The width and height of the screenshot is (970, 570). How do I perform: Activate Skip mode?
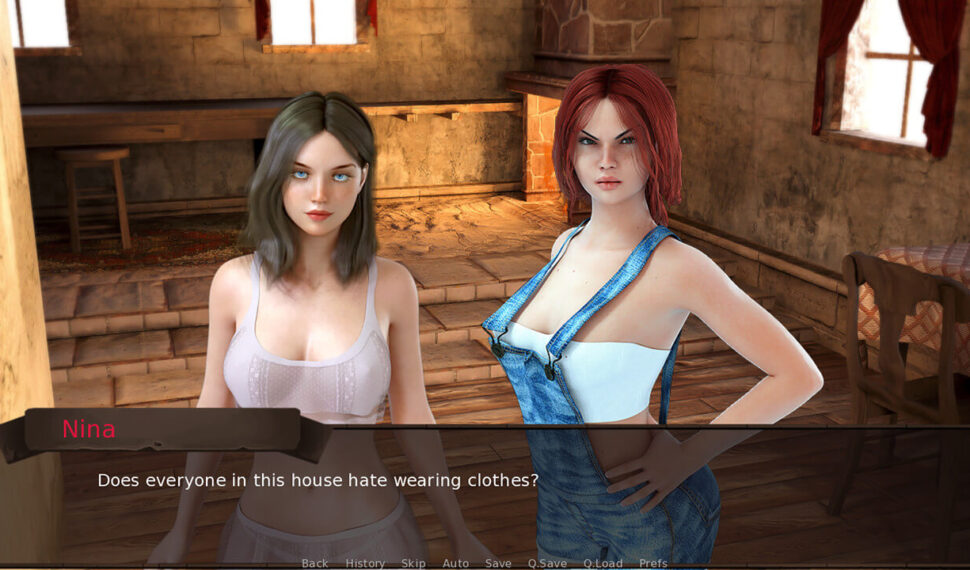(413, 563)
